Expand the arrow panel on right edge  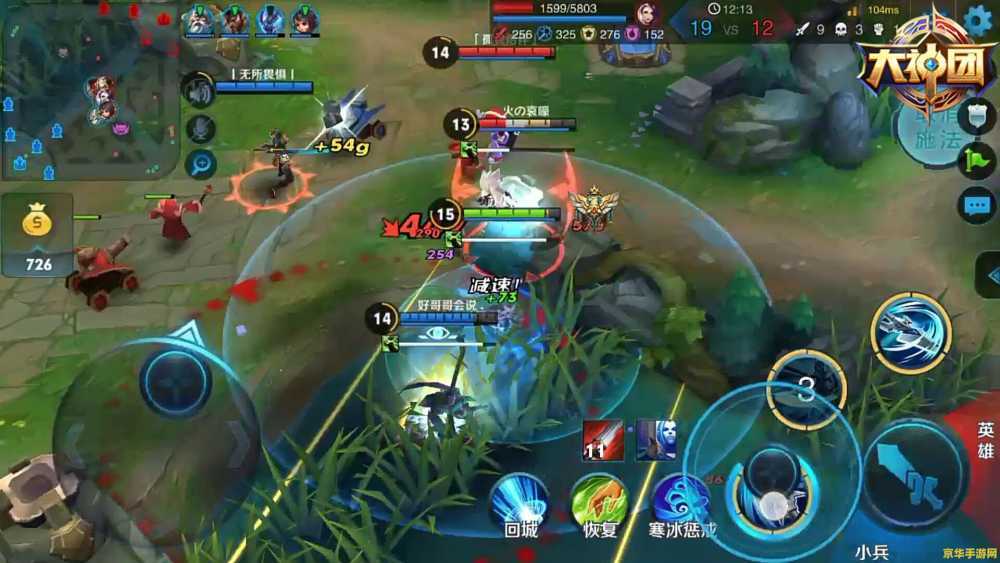tap(990, 274)
